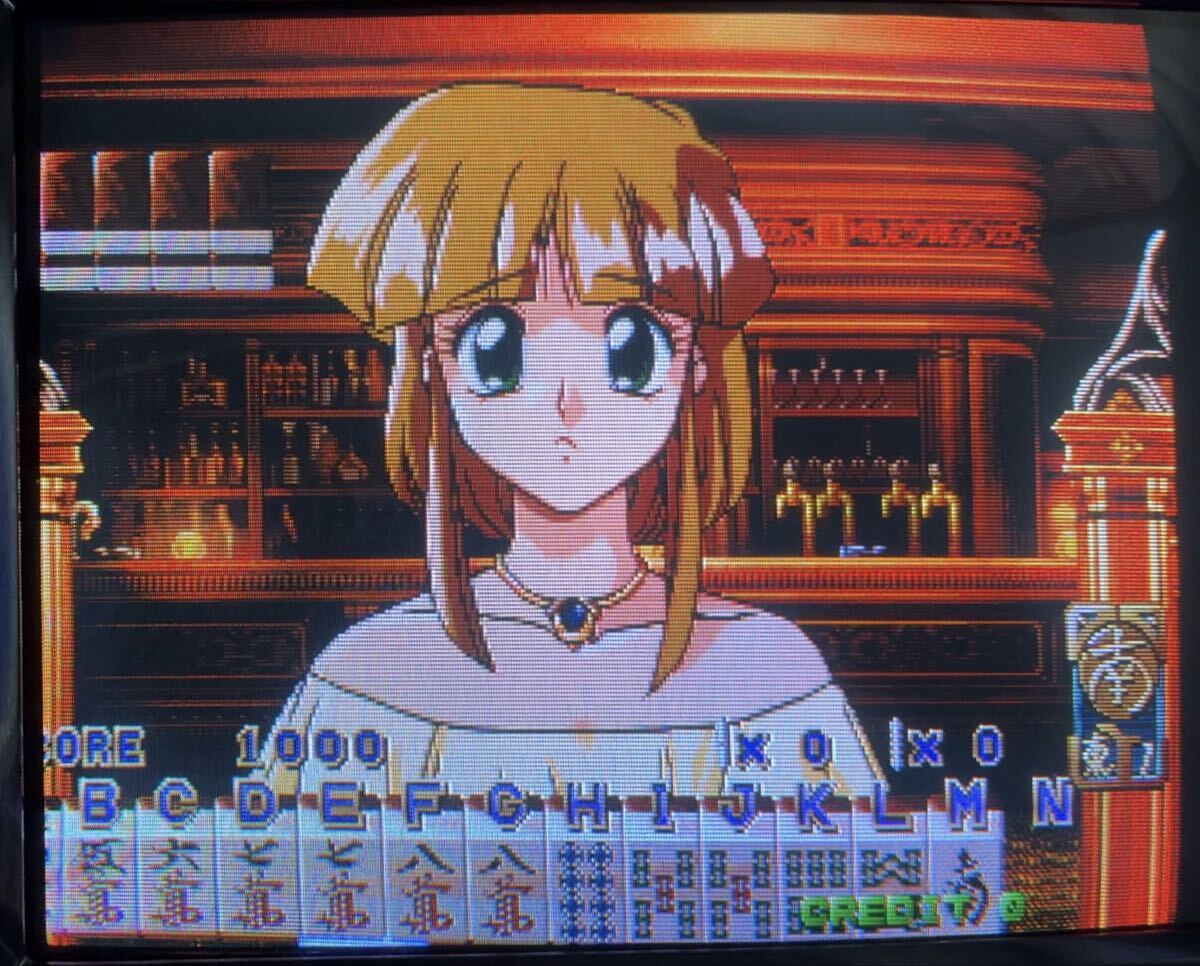Discard the six-man tile under C

pyautogui.click(x=176, y=880)
